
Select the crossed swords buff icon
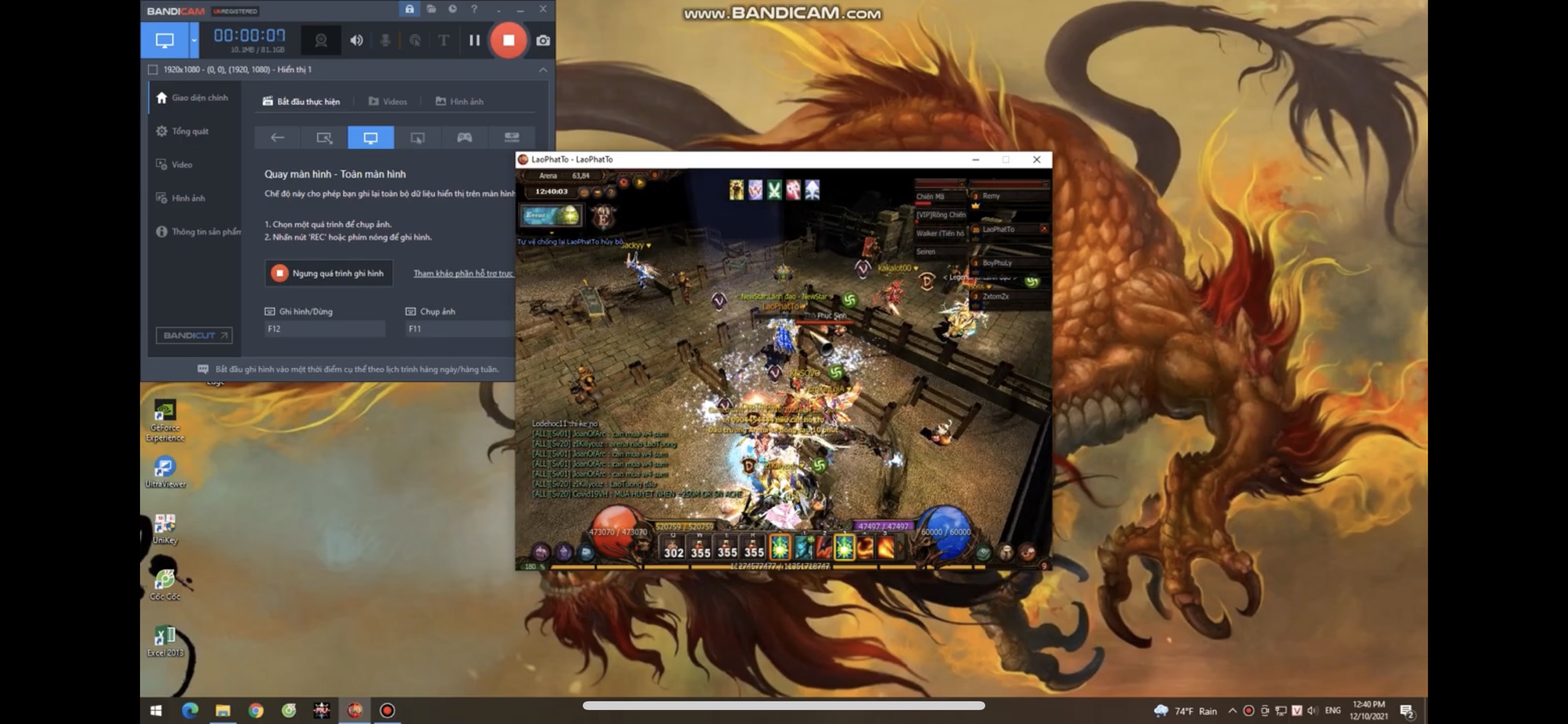(774, 190)
